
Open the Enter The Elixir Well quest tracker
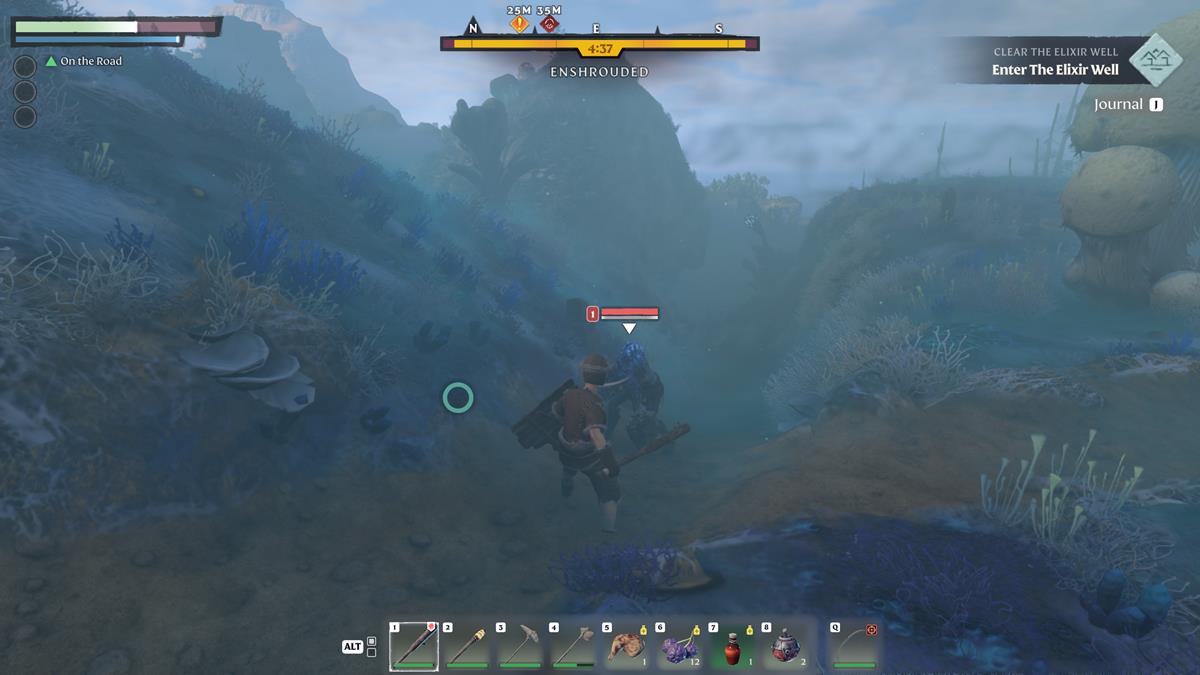1055,70
